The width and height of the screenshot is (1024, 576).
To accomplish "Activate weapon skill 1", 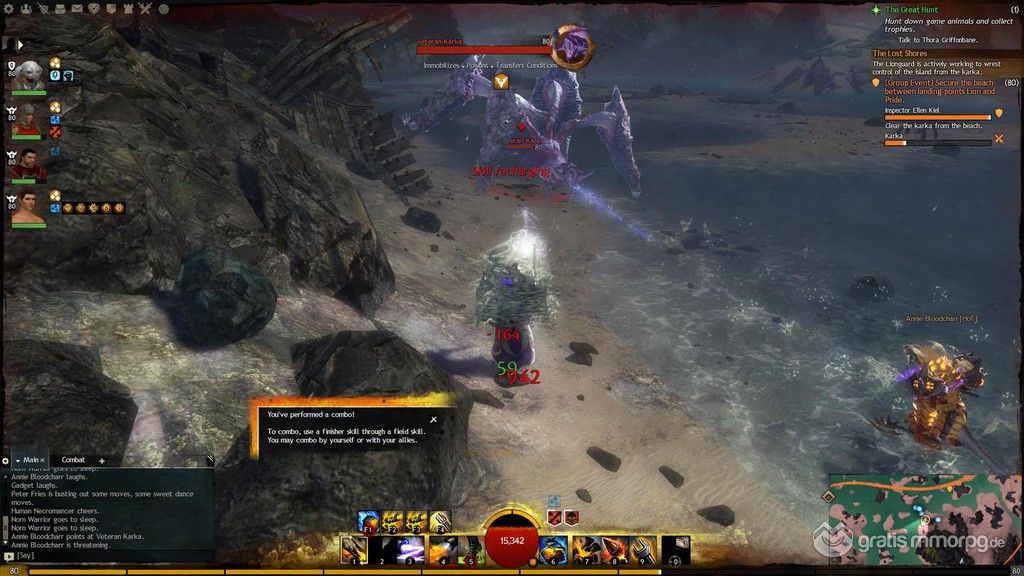I will (x=354, y=550).
